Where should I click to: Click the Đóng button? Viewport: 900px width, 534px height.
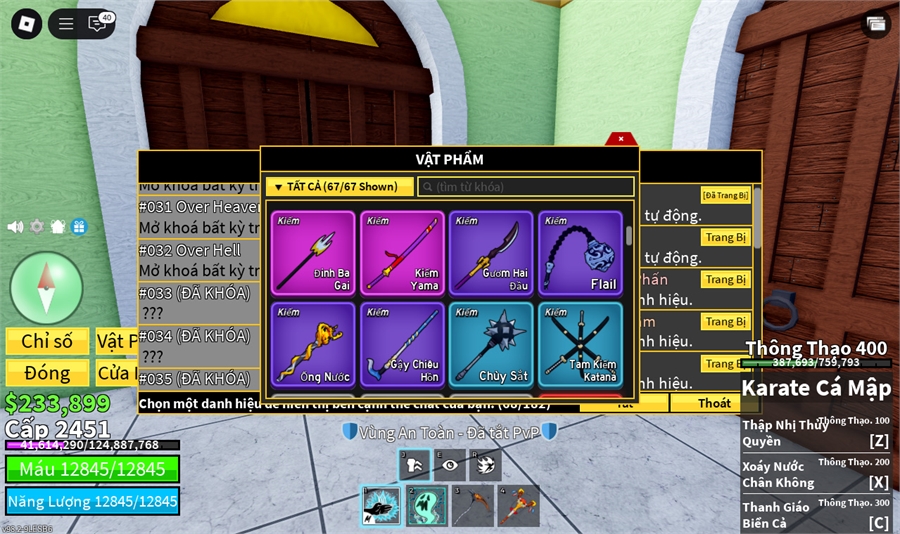pyautogui.click(x=47, y=373)
